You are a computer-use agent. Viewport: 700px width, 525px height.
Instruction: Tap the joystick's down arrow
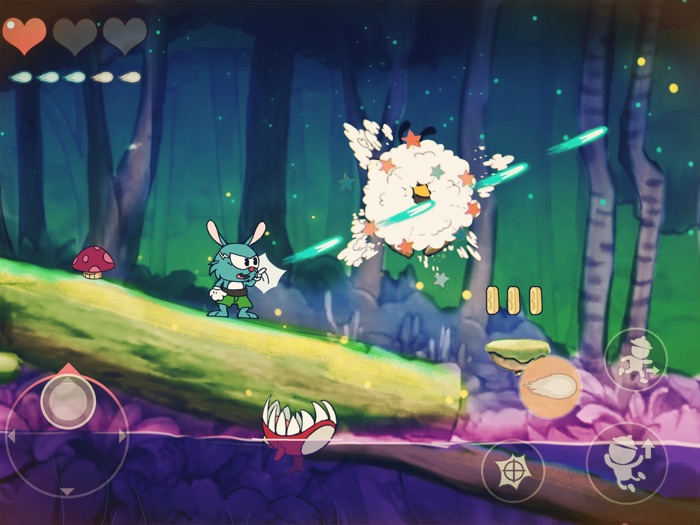[x=67, y=491]
